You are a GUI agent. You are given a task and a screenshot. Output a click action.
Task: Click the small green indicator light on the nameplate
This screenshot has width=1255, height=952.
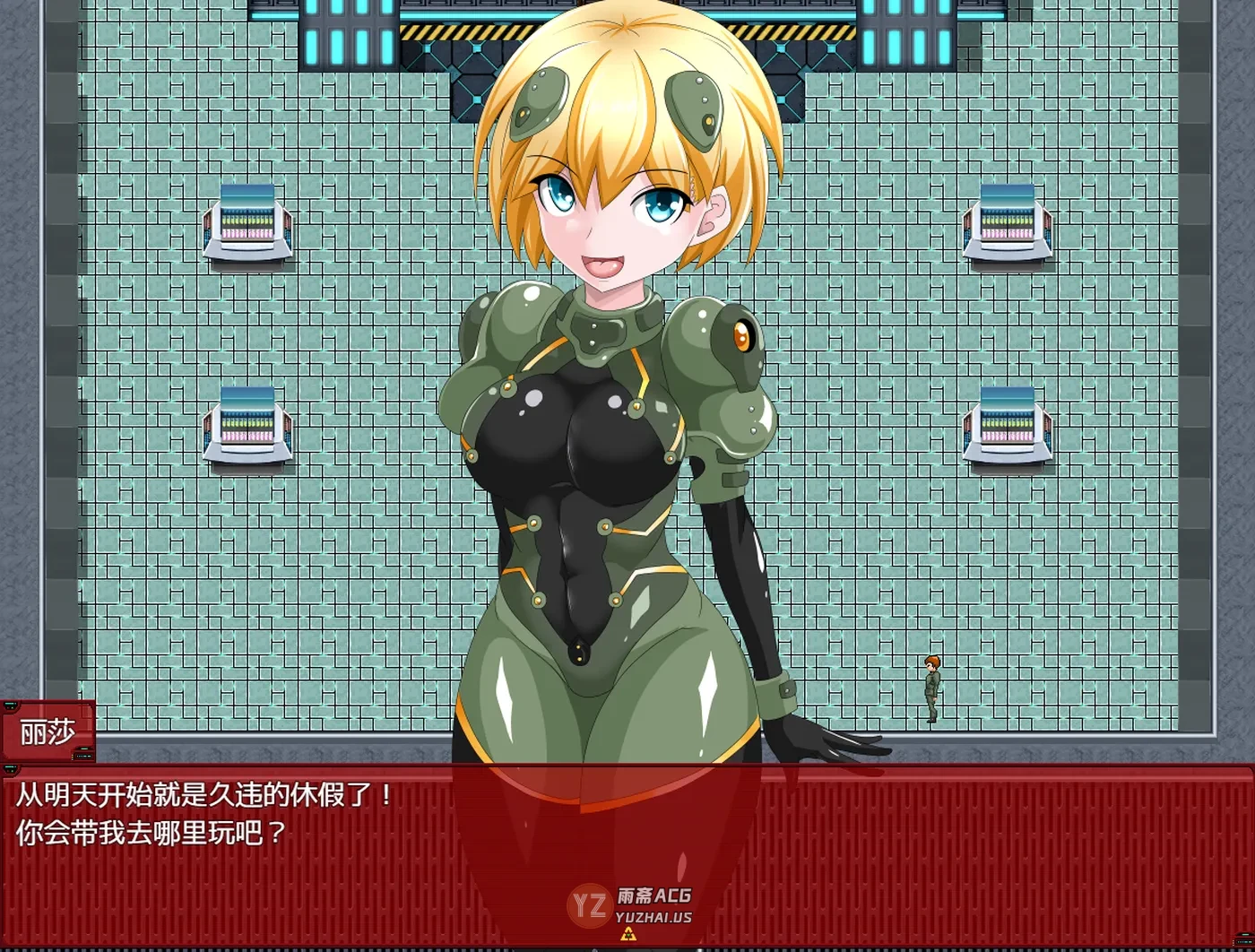coord(83,749)
